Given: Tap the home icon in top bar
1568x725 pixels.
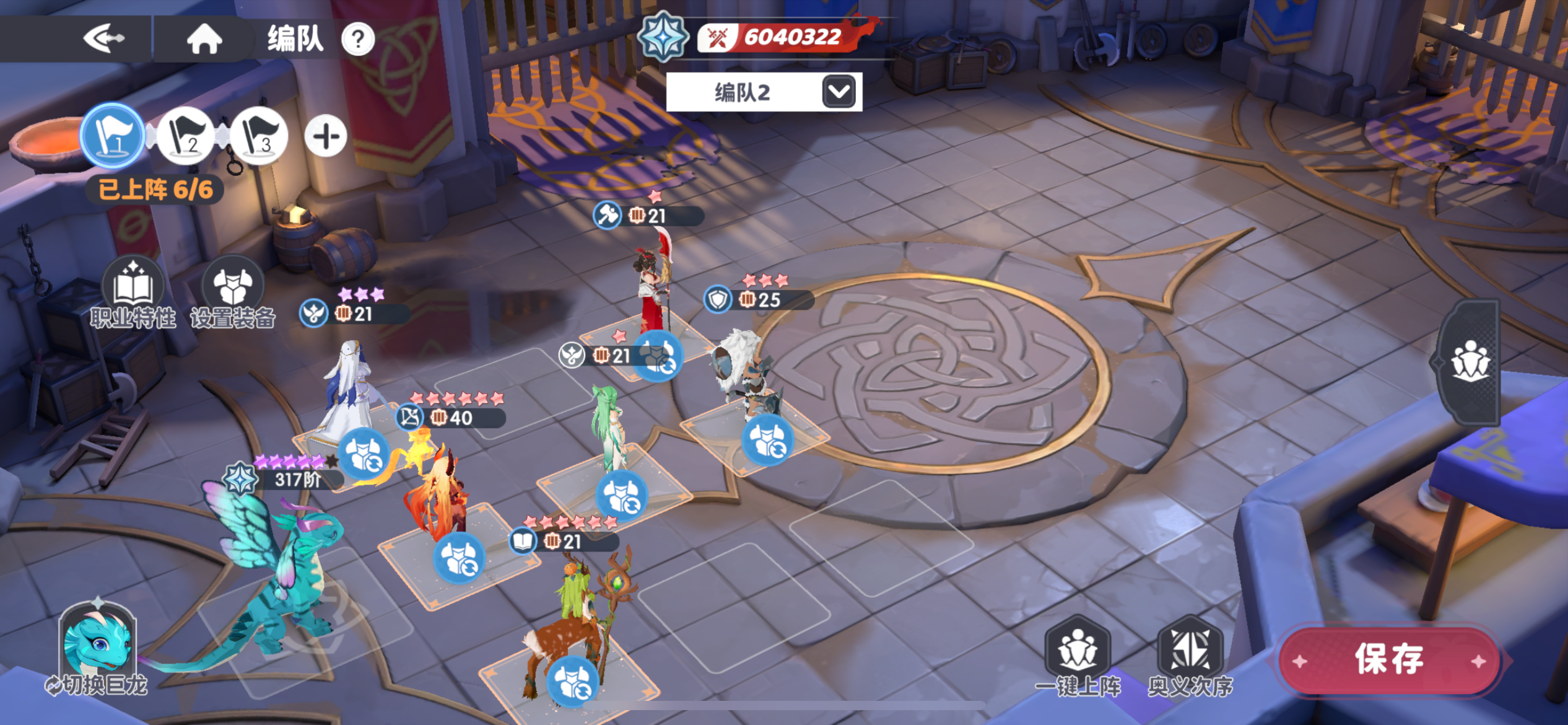Looking at the screenshot, I should (x=204, y=38).
